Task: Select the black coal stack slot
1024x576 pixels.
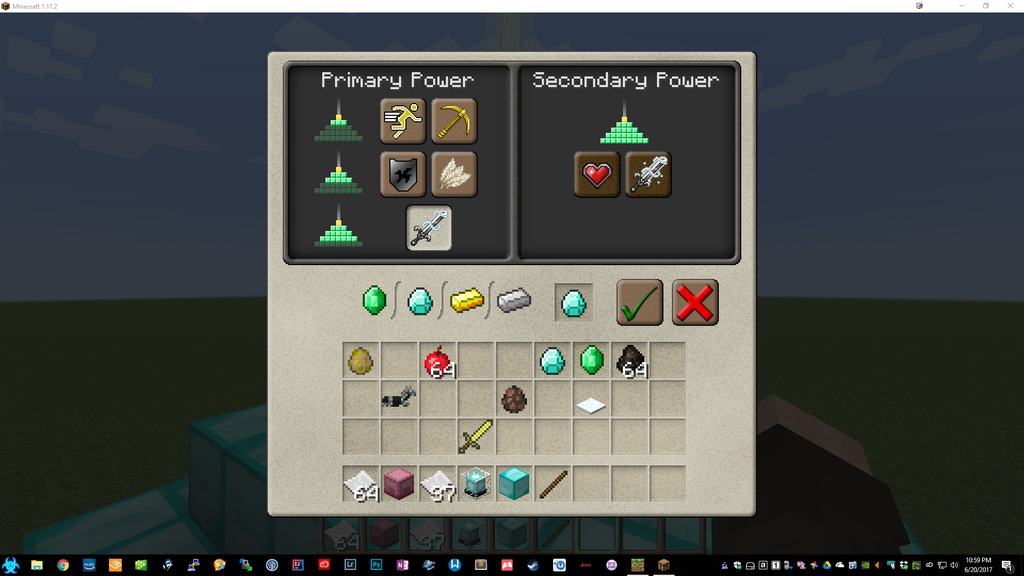Action: tap(630, 361)
